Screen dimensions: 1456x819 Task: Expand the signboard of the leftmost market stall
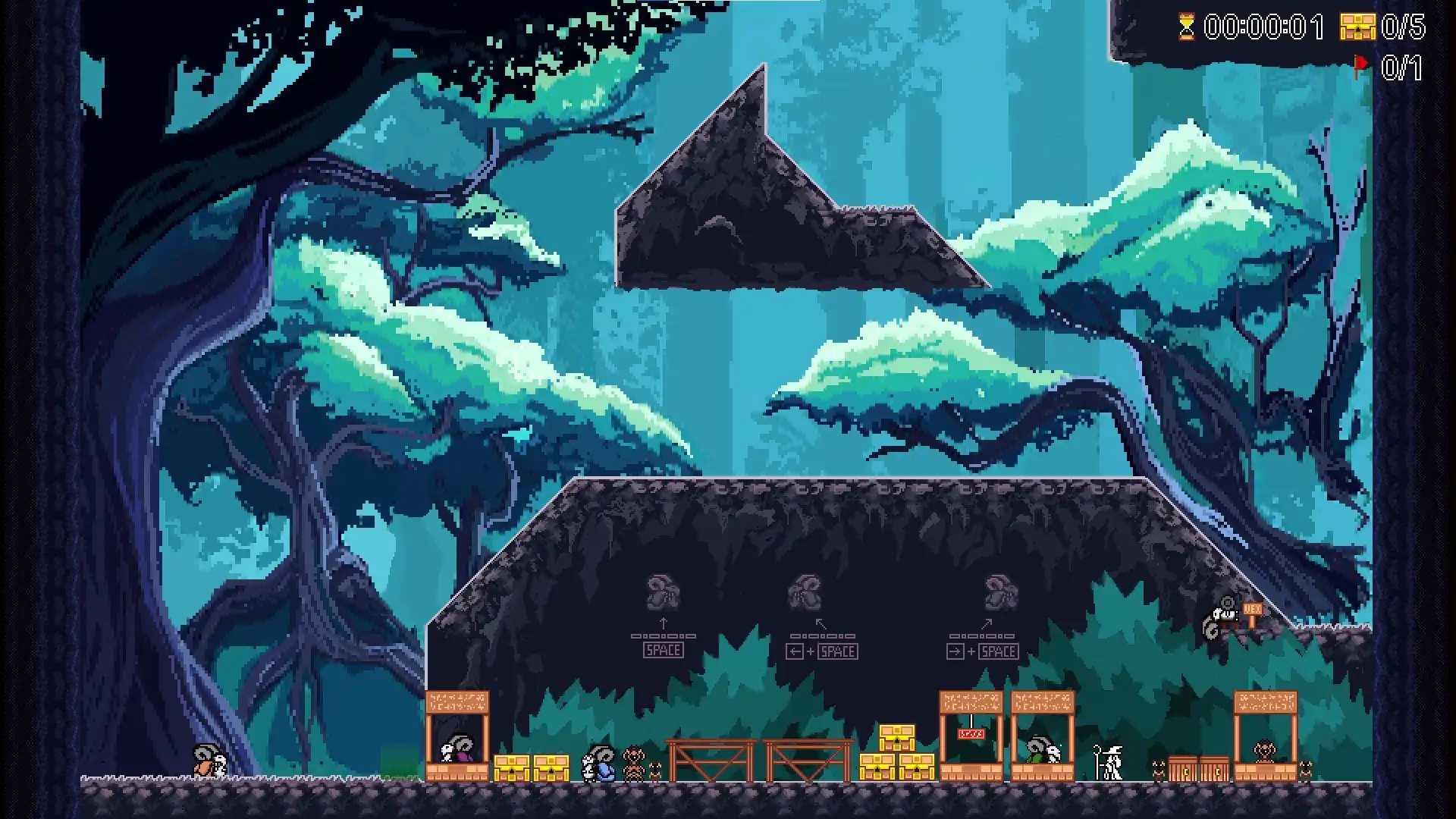click(x=457, y=701)
